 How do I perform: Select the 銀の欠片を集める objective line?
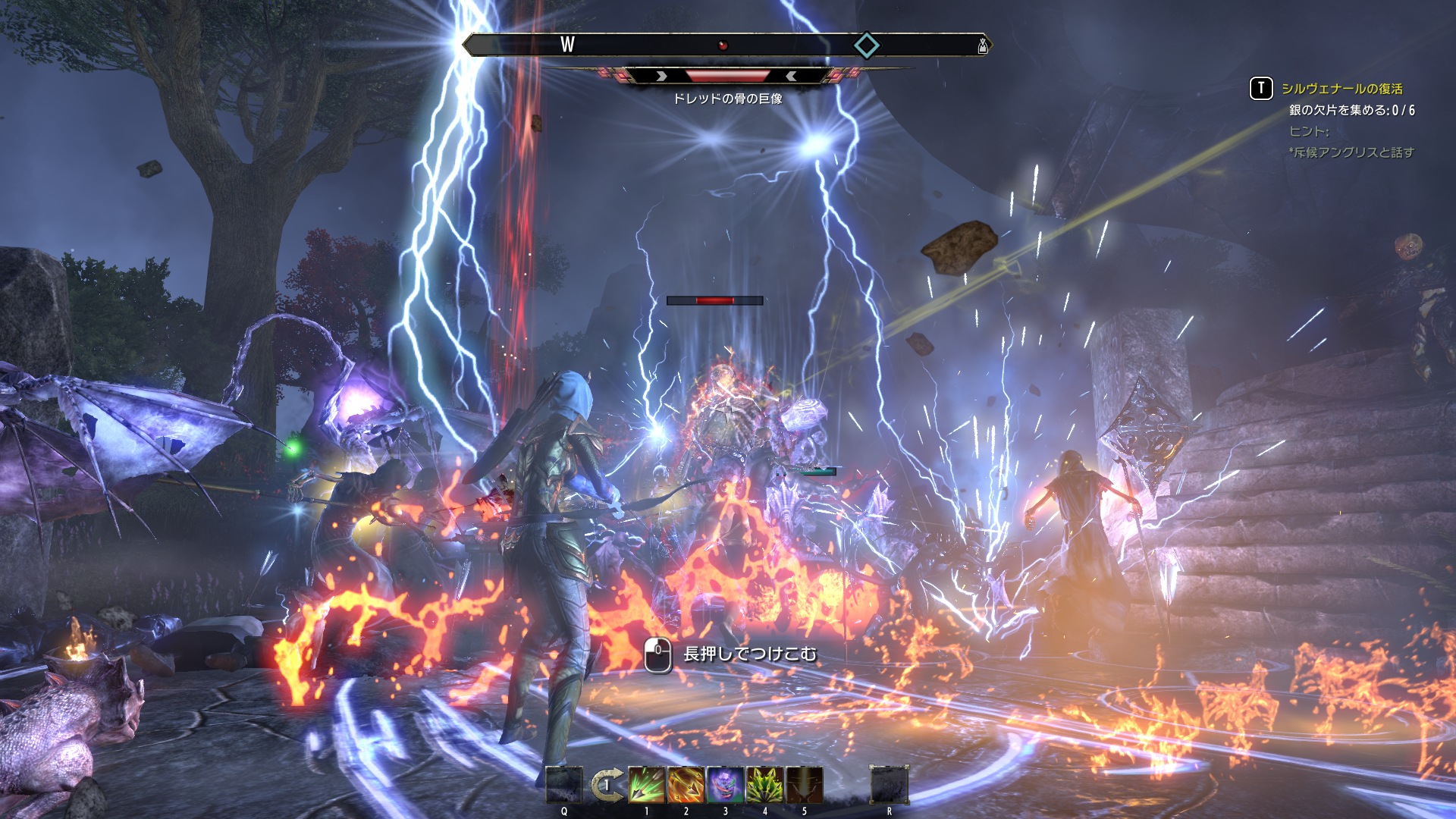pyautogui.click(x=1351, y=110)
